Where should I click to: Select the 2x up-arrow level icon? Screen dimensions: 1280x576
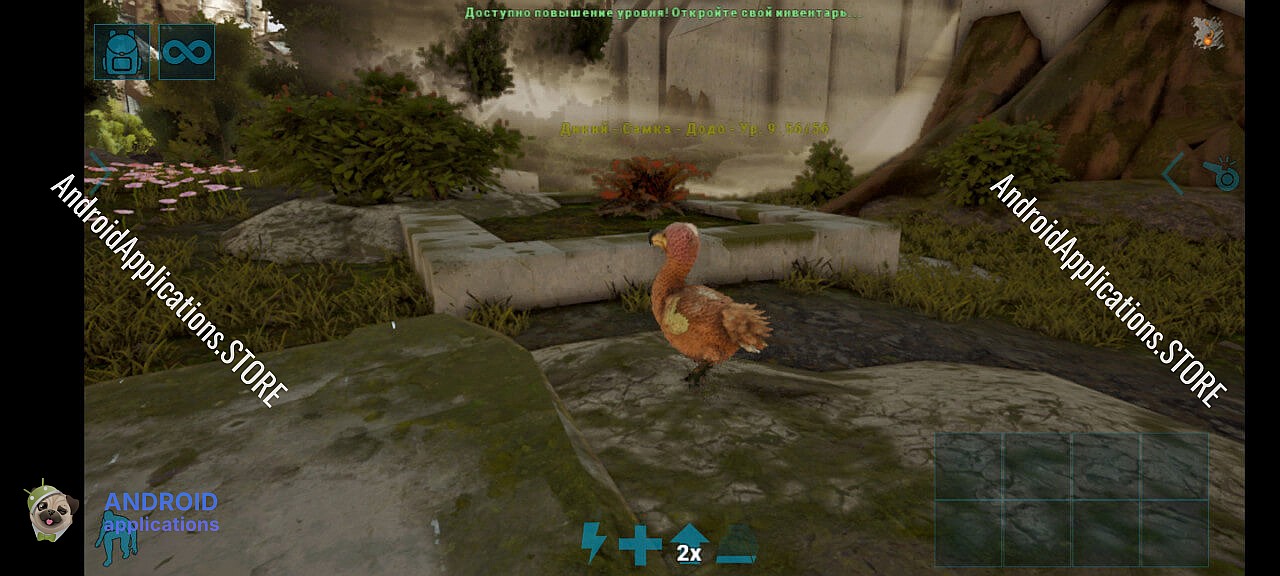point(688,543)
